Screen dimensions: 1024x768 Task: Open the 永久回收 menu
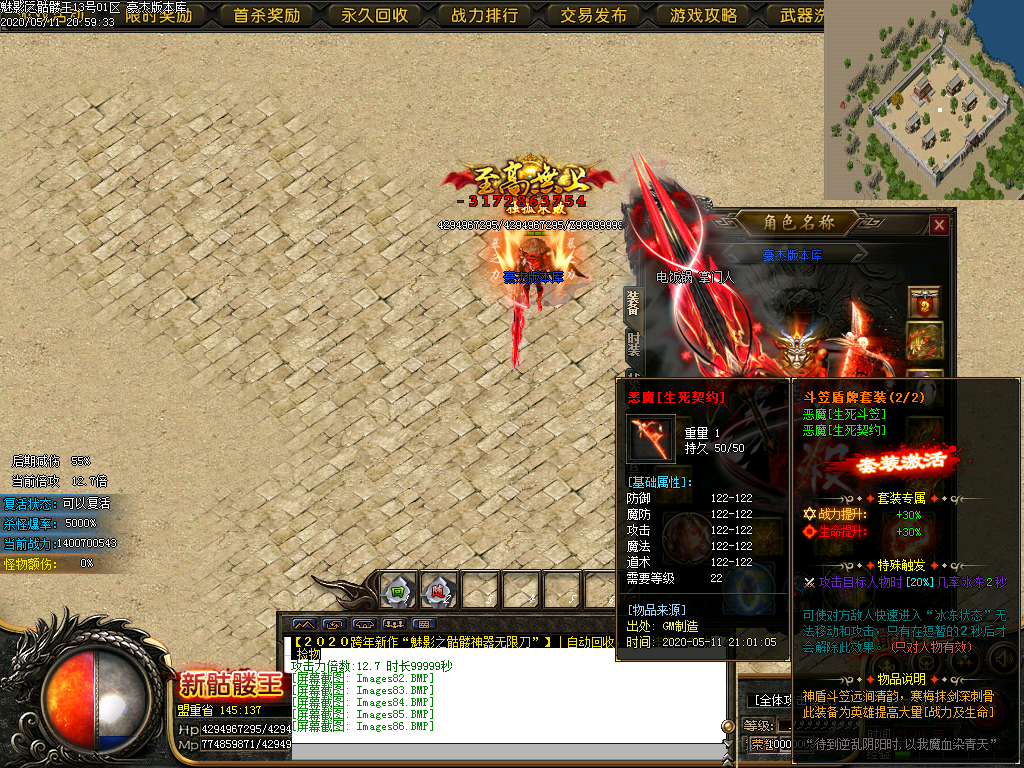(x=374, y=15)
